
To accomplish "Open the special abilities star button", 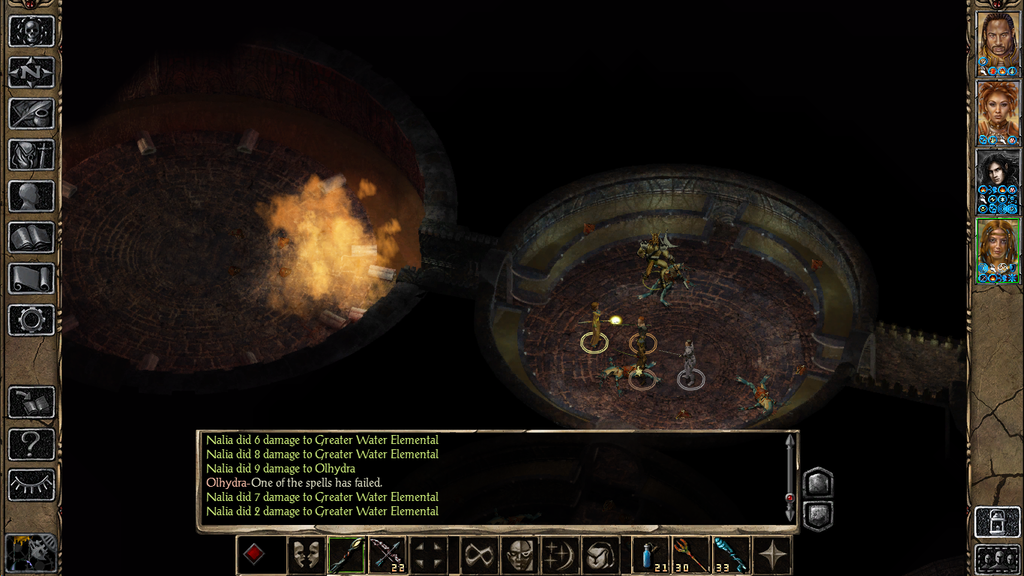I will [773, 555].
